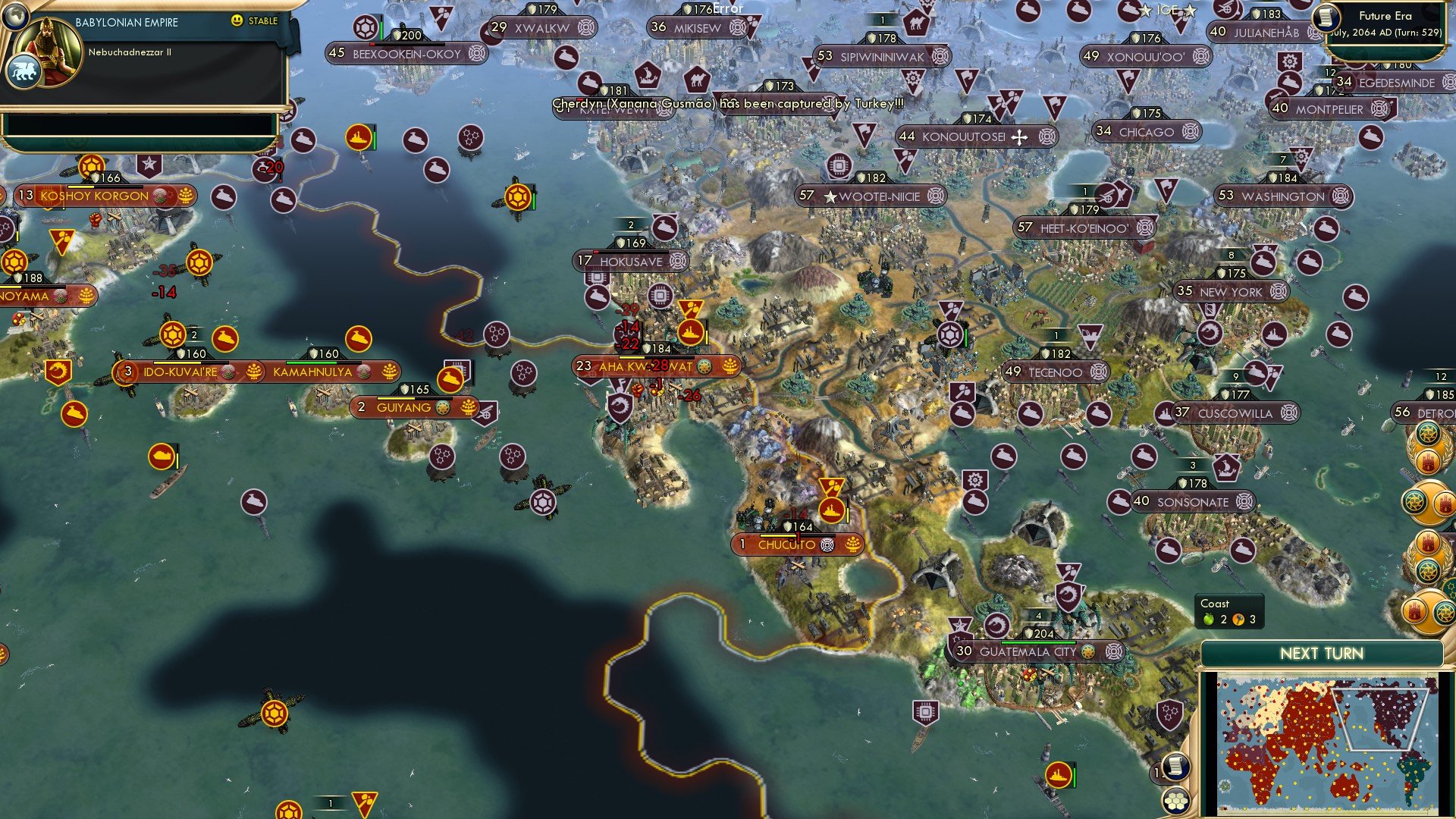The height and width of the screenshot is (819, 1456).
Task: Click the STABLE happiness smiley indicator
Action: 239,21
